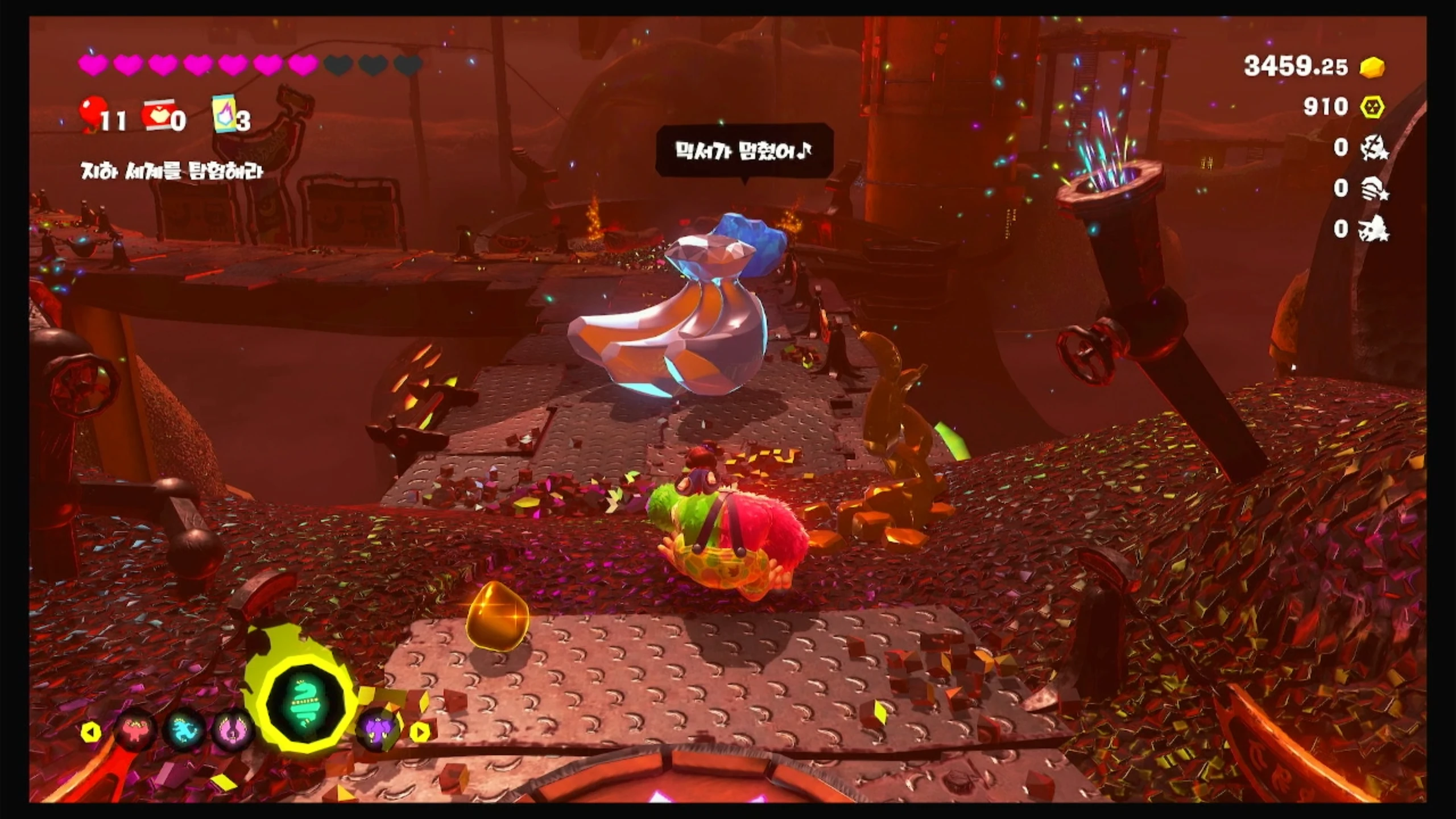
Task: Select the triceratops skull fossil icon
Action: (1373, 230)
